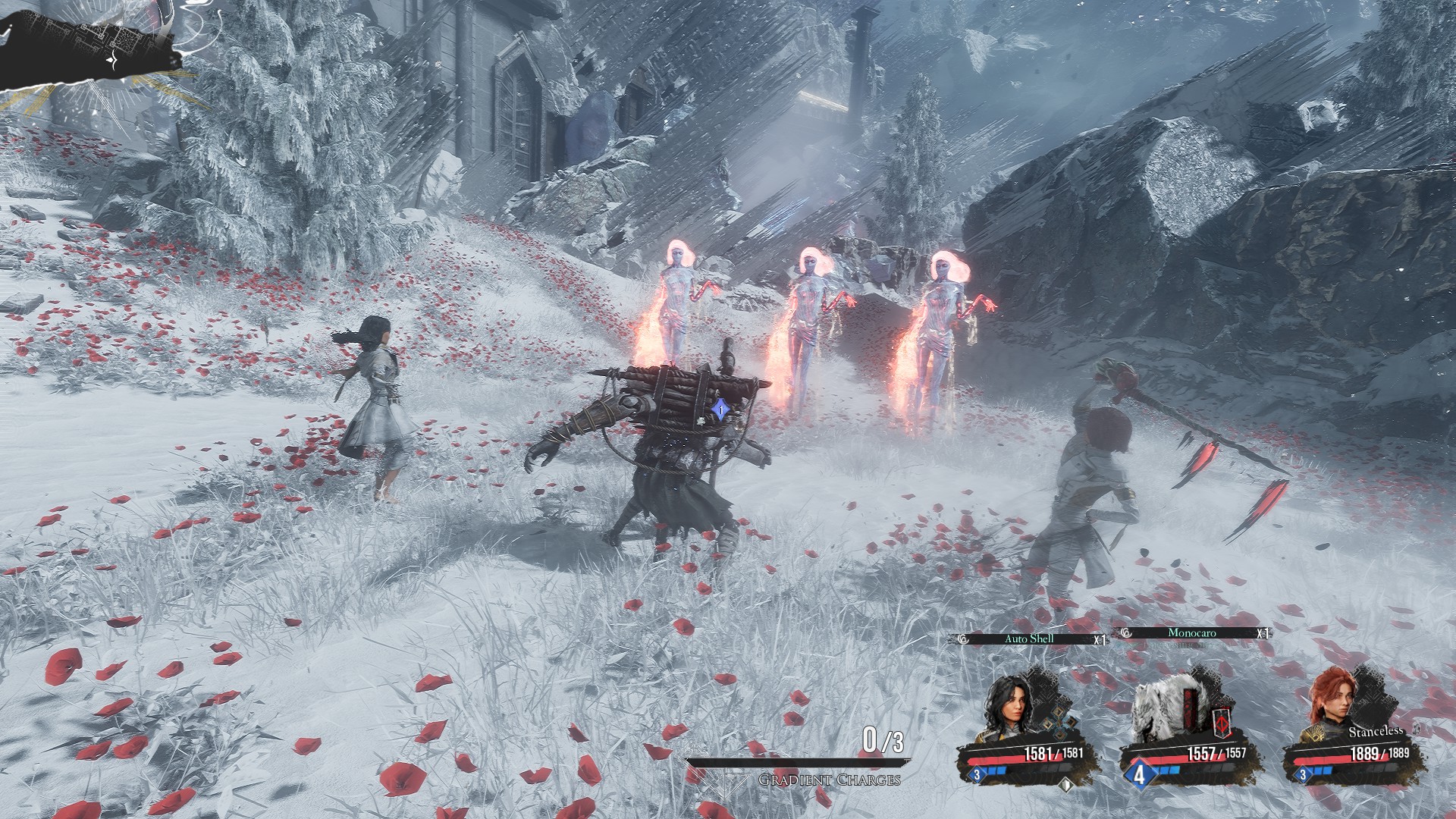This screenshot has width=1456, height=819.
Task: Inspect the red mask card icon
Action: tap(1222, 723)
